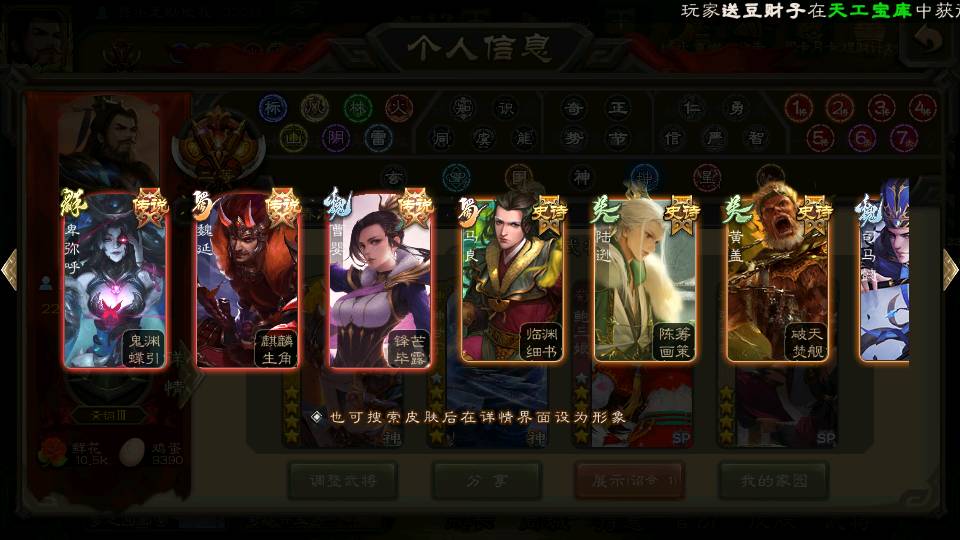Select the 卑弥呼 鬼渊蝶引 skin card
960x540 pixels.
tap(115, 278)
